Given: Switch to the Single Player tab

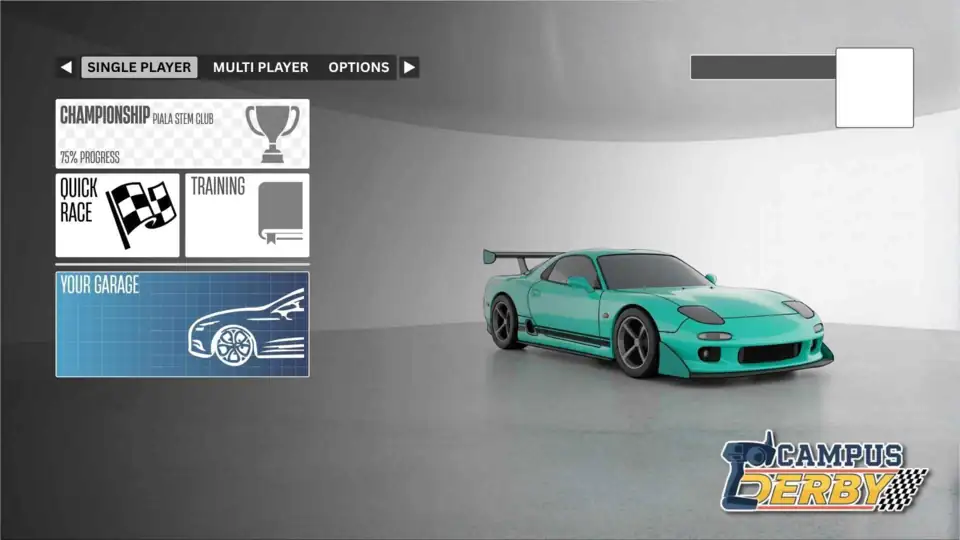Looking at the screenshot, I should click(139, 68).
